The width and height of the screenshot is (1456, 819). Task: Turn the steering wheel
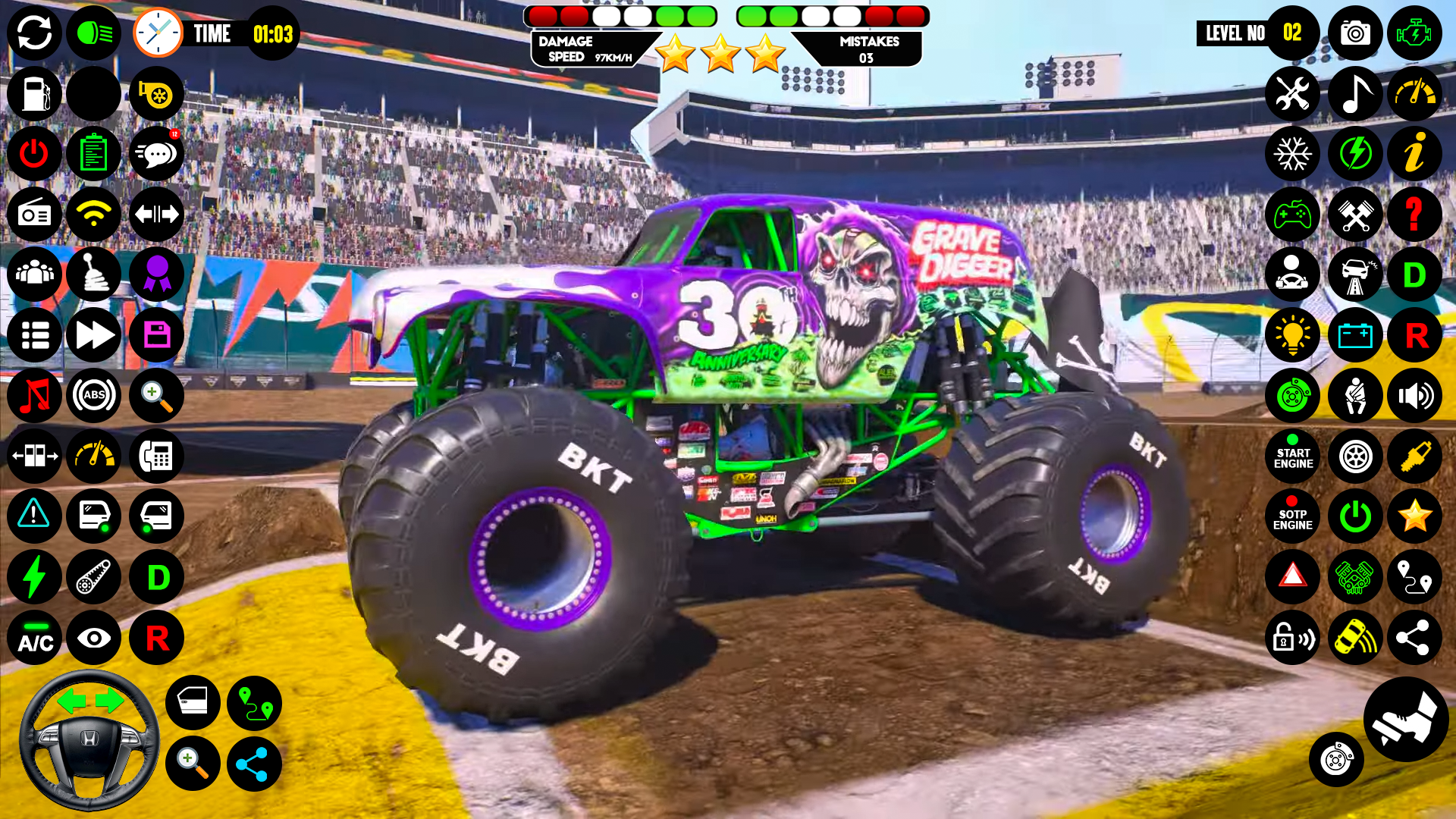91,739
